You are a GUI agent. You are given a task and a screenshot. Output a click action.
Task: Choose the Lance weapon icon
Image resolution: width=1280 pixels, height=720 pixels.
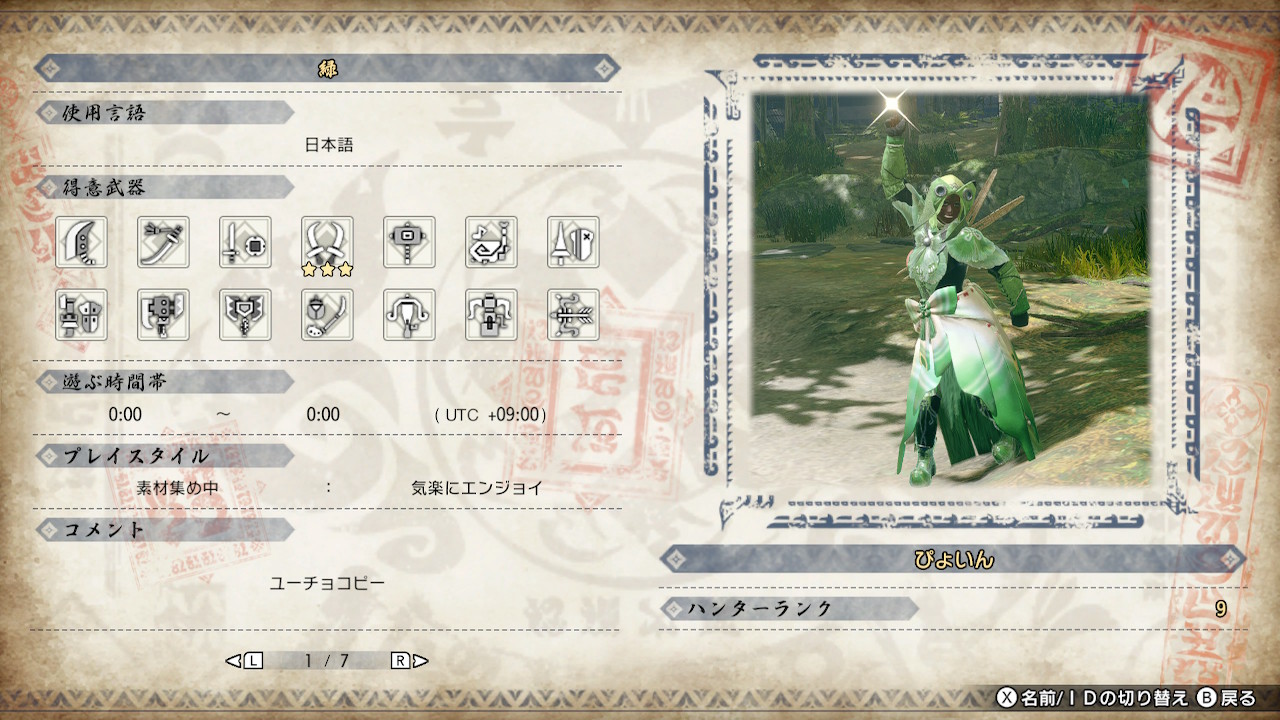click(x=574, y=242)
